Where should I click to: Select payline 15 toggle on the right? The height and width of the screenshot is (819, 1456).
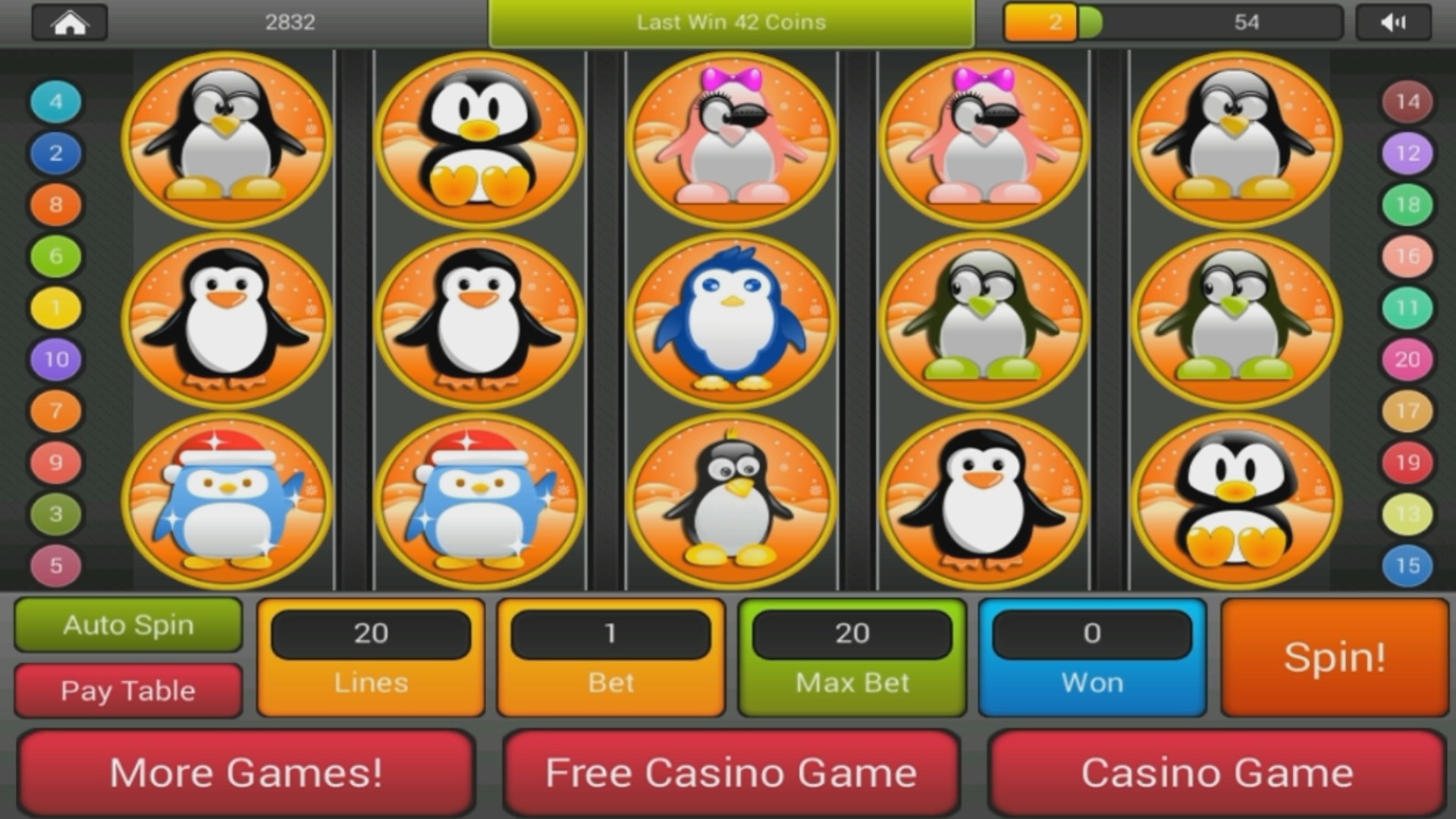coord(1407,564)
